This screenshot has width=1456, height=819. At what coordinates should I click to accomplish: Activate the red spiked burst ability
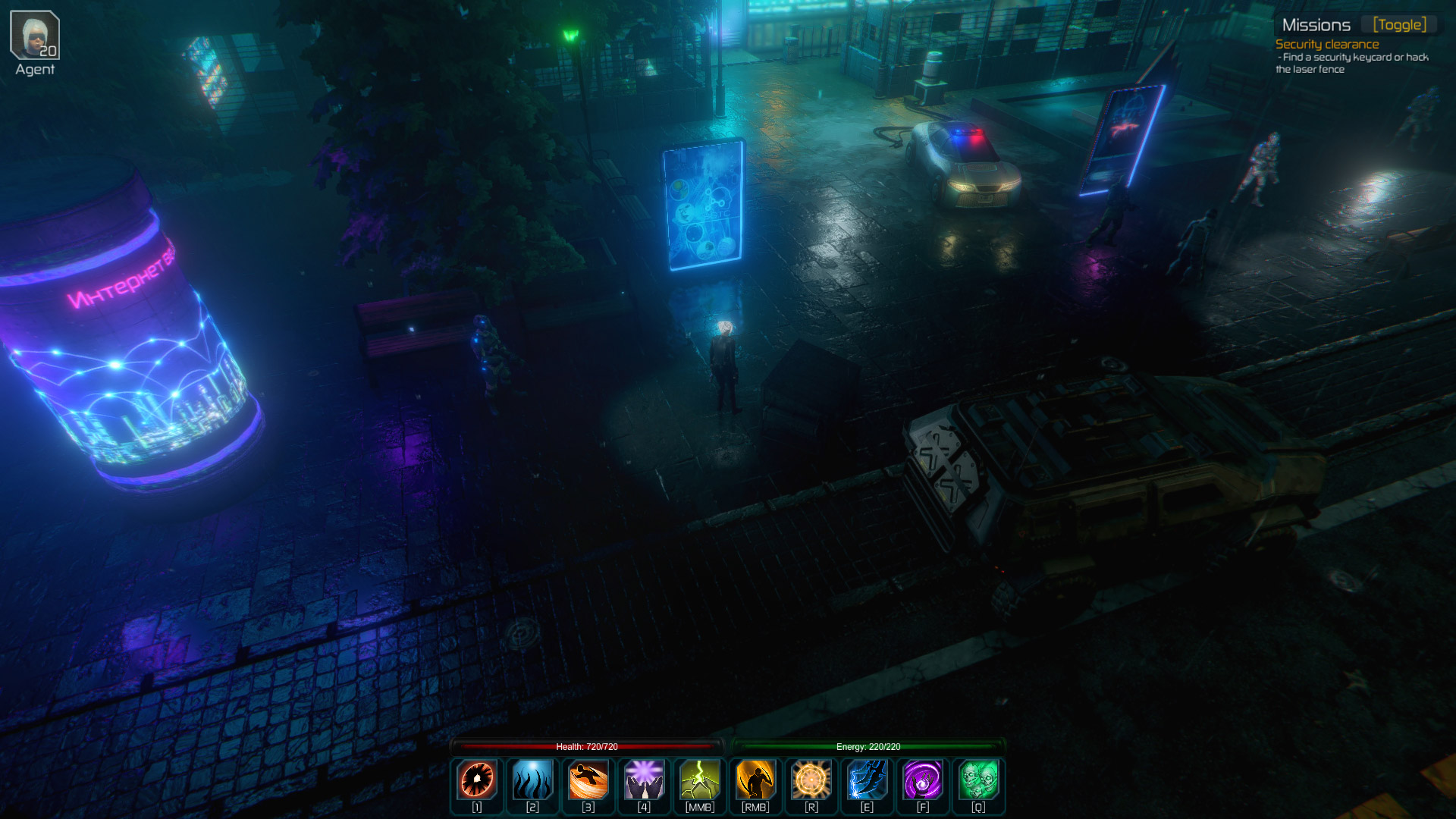[477, 780]
